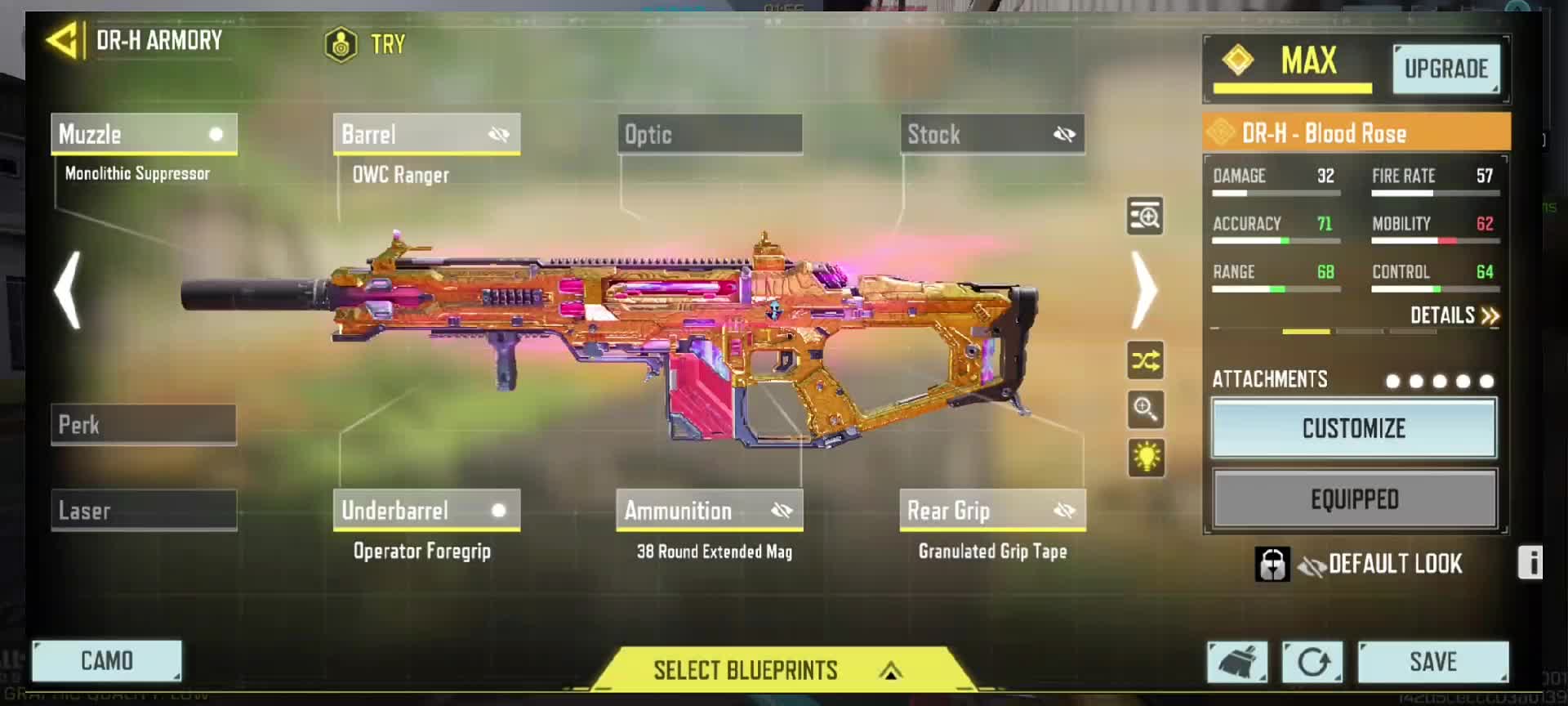The height and width of the screenshot is (706, 1568).
Task: Expand the weapon stats DETAILS
Action: [1454, 315]
